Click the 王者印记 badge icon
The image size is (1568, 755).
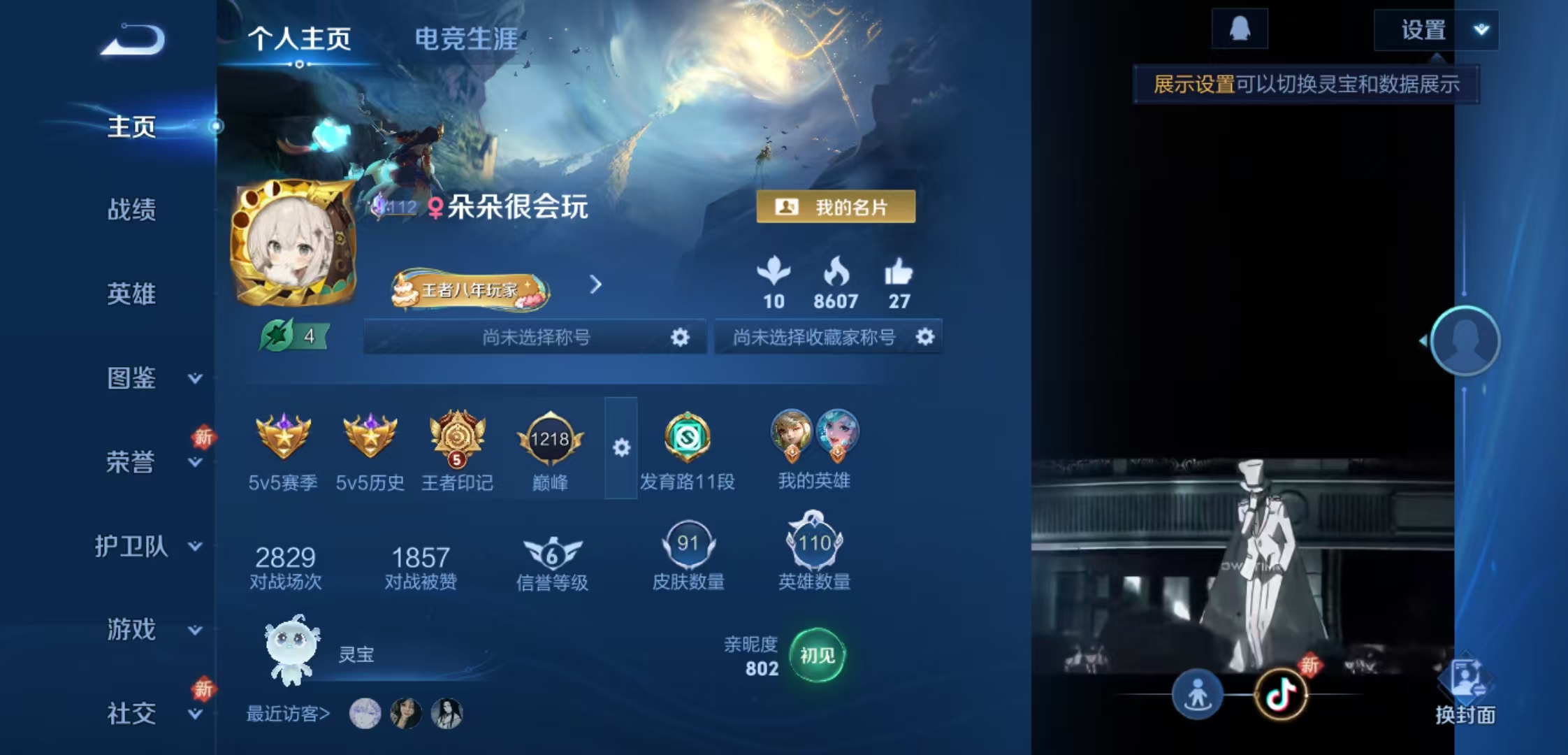point(456,437)
